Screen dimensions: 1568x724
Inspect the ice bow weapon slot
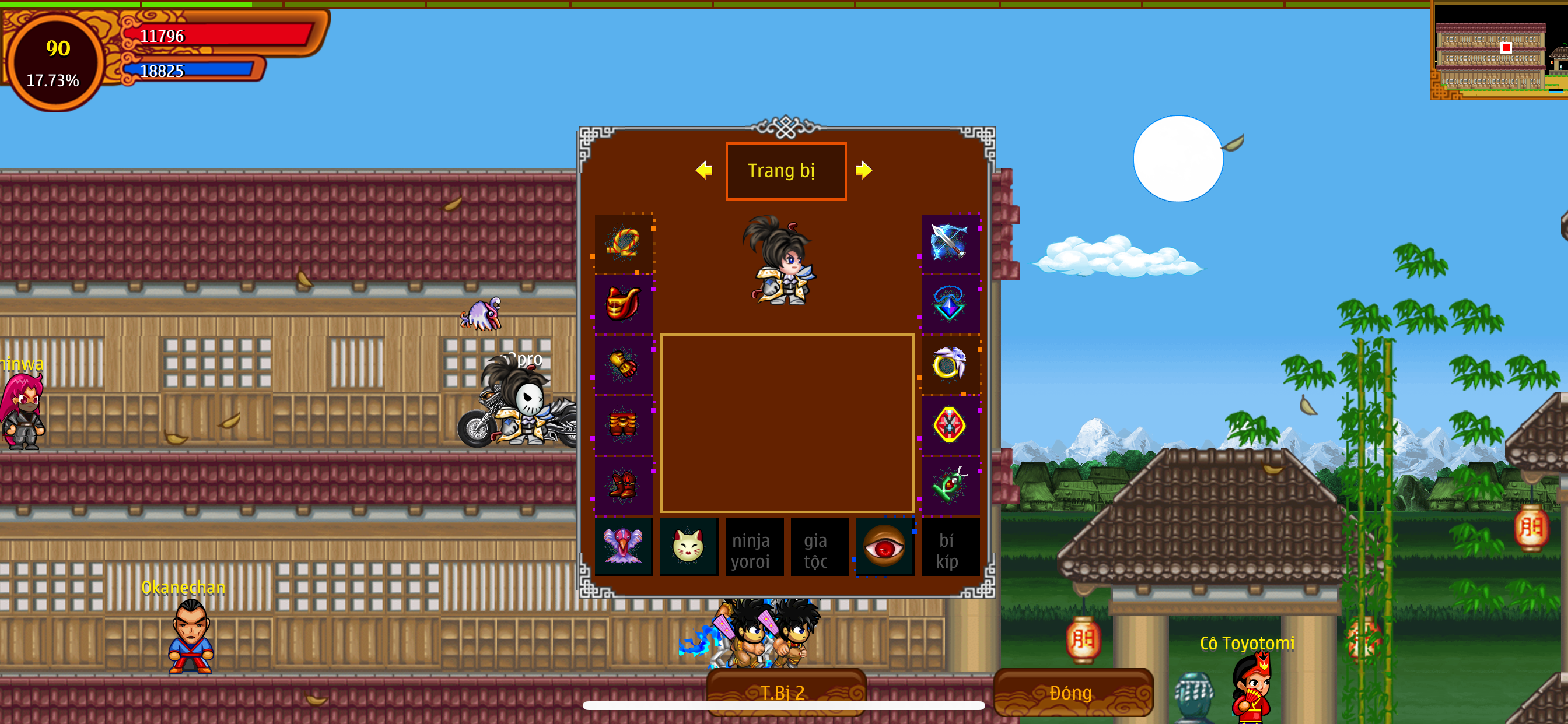950,243
